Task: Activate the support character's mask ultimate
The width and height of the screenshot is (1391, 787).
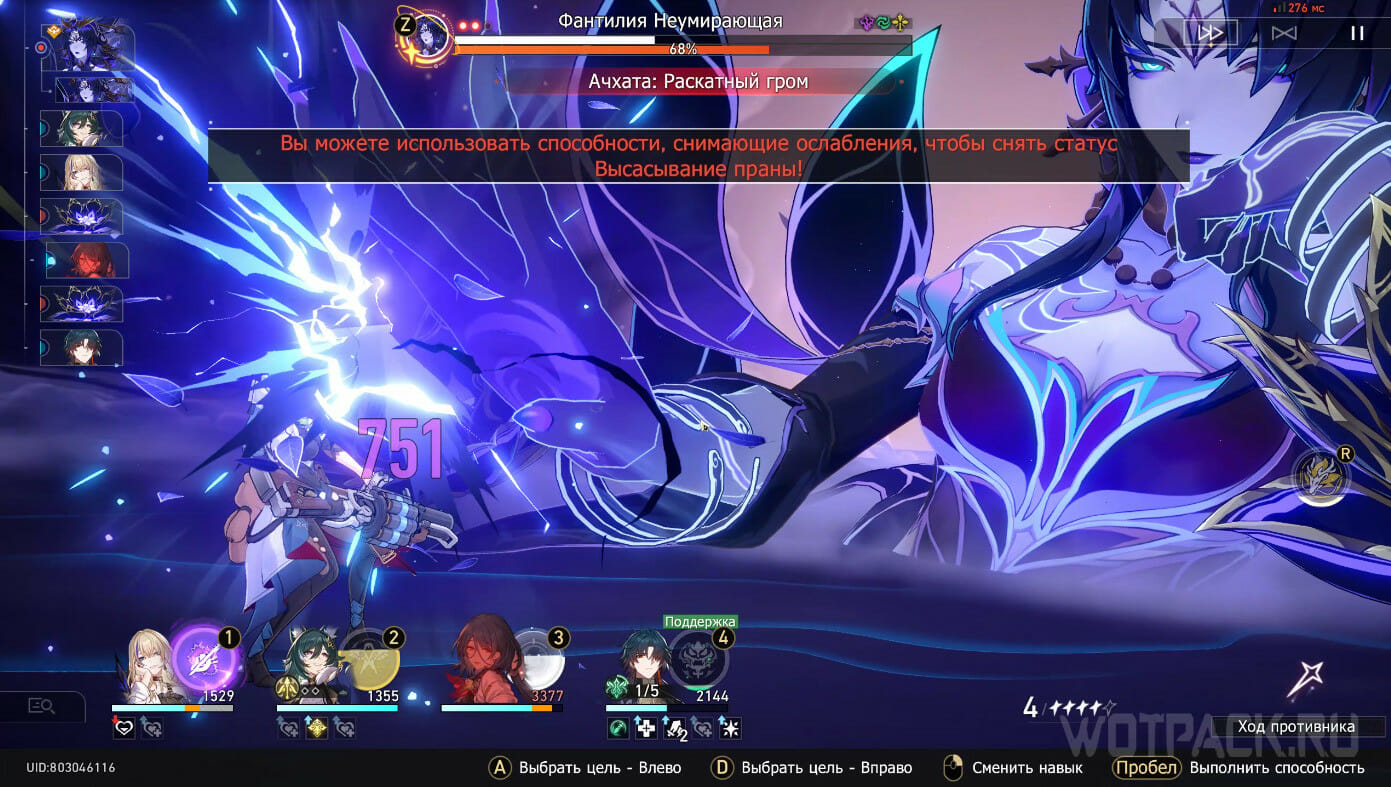Action: [x=698, y=659]
